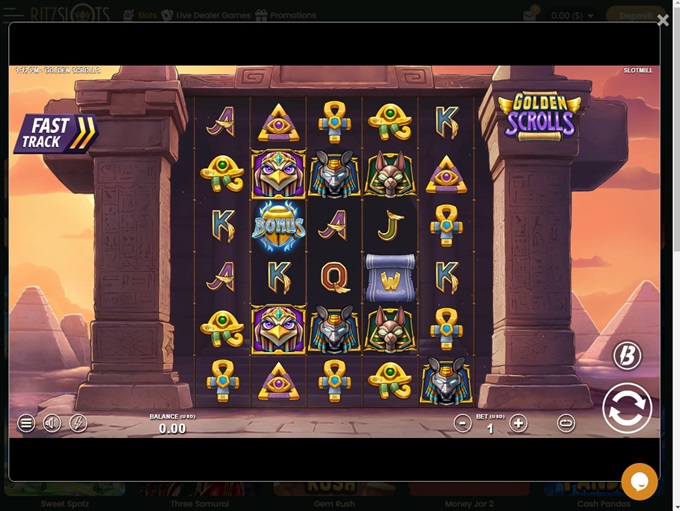Open the bonus buy B button
Screen dimensions: 680x511
click(627, 355)
